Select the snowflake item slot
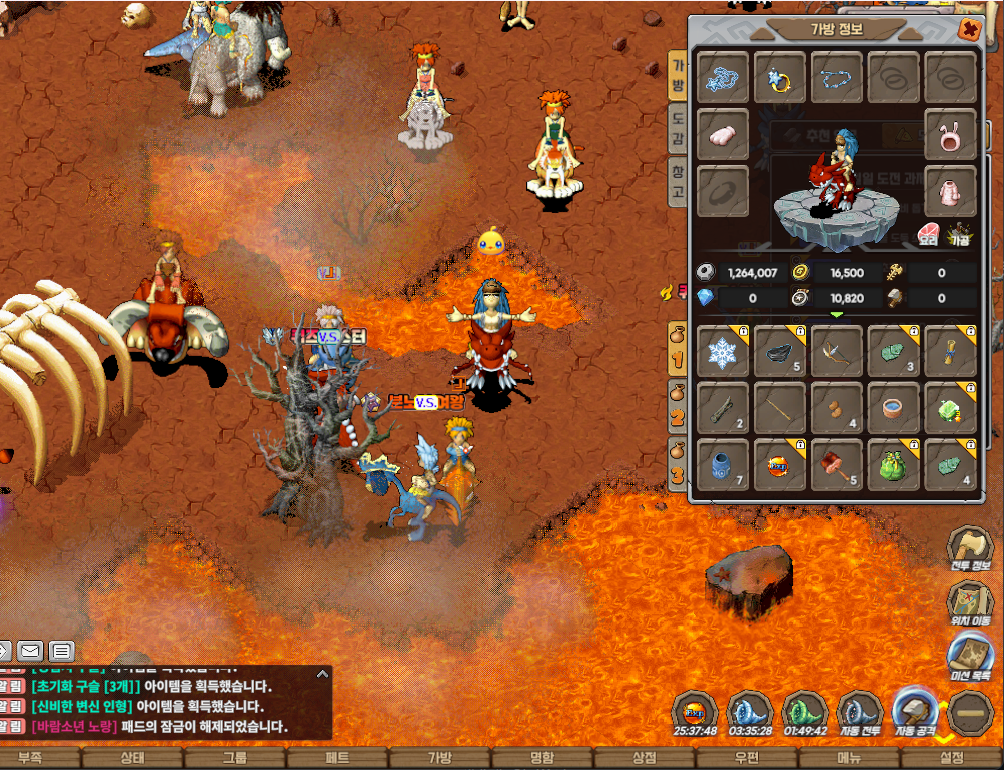This screenshot has width=1004, height=770. point(722,351)
